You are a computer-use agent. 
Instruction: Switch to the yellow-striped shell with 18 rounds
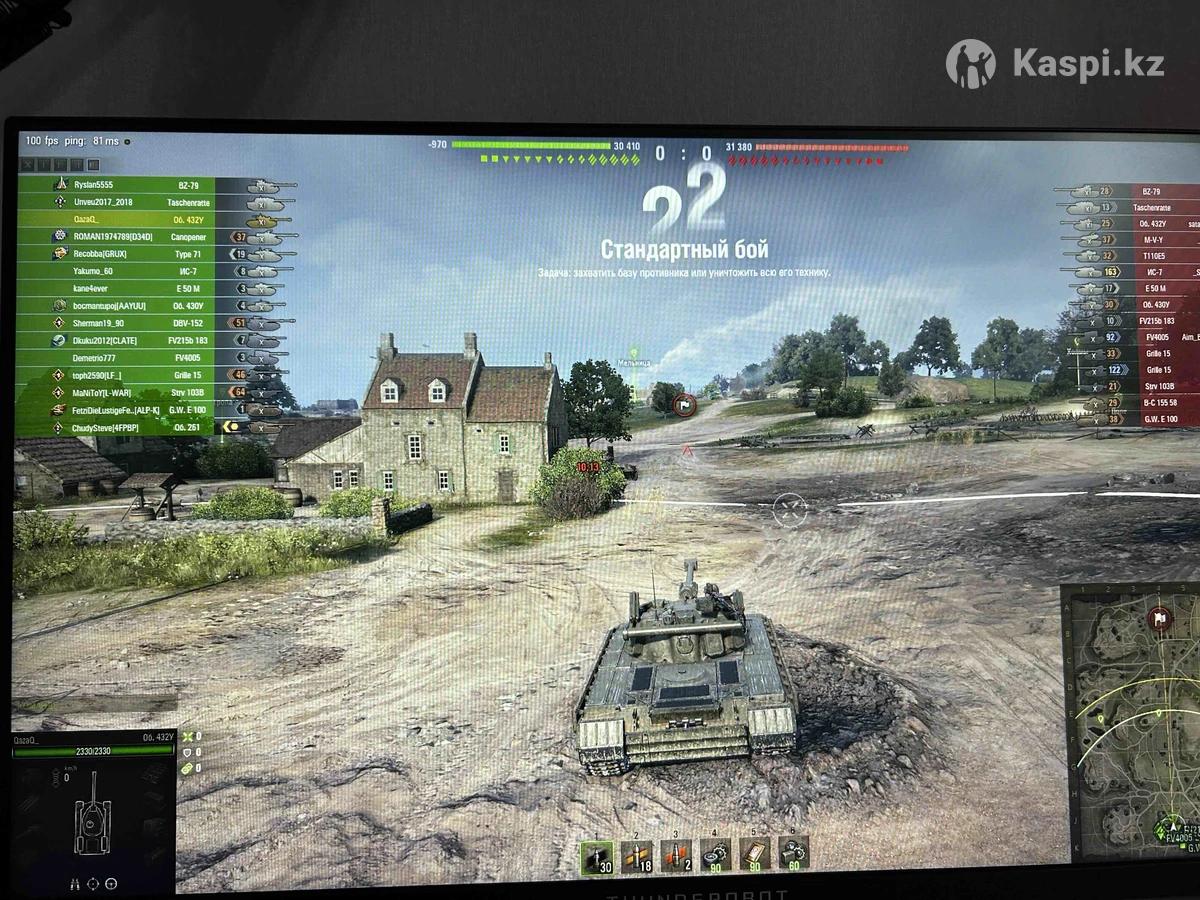(636, 856)
